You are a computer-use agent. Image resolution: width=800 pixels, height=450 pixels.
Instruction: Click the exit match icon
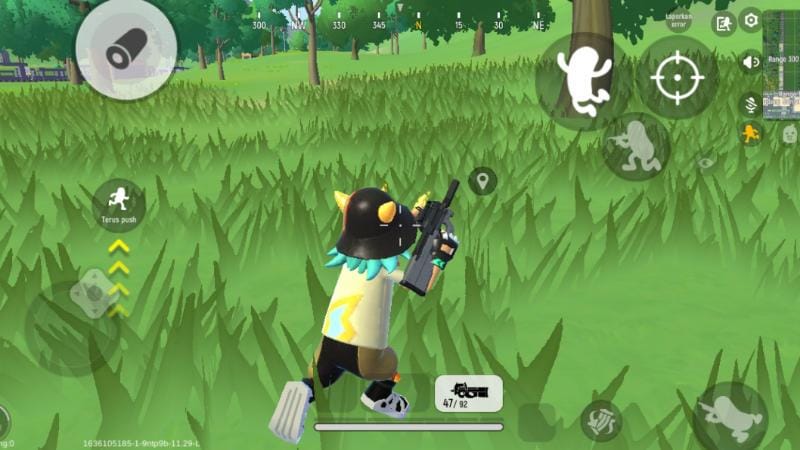tap(723, 23)
